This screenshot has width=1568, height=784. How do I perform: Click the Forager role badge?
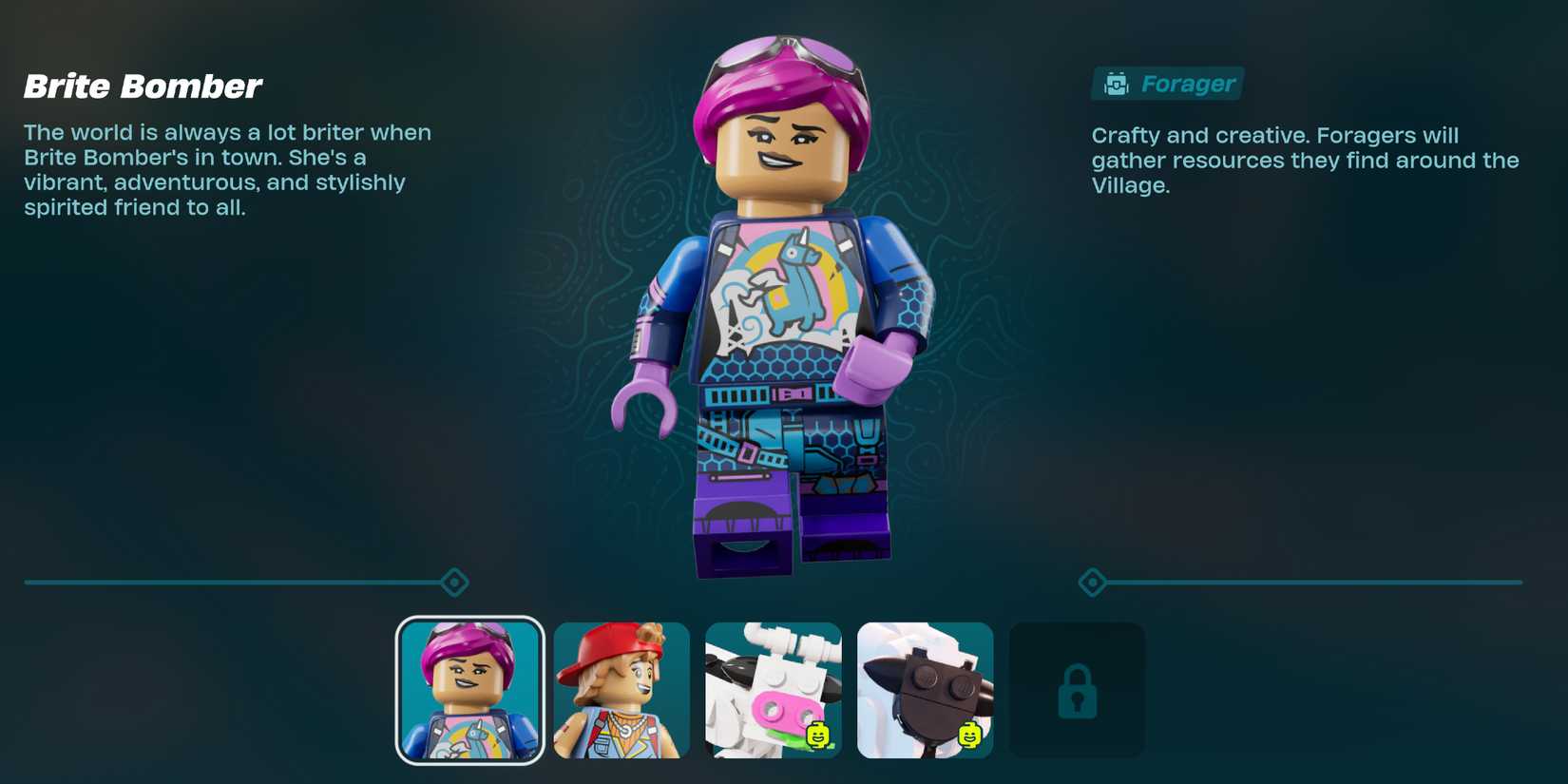click(x=1167, y=84)
